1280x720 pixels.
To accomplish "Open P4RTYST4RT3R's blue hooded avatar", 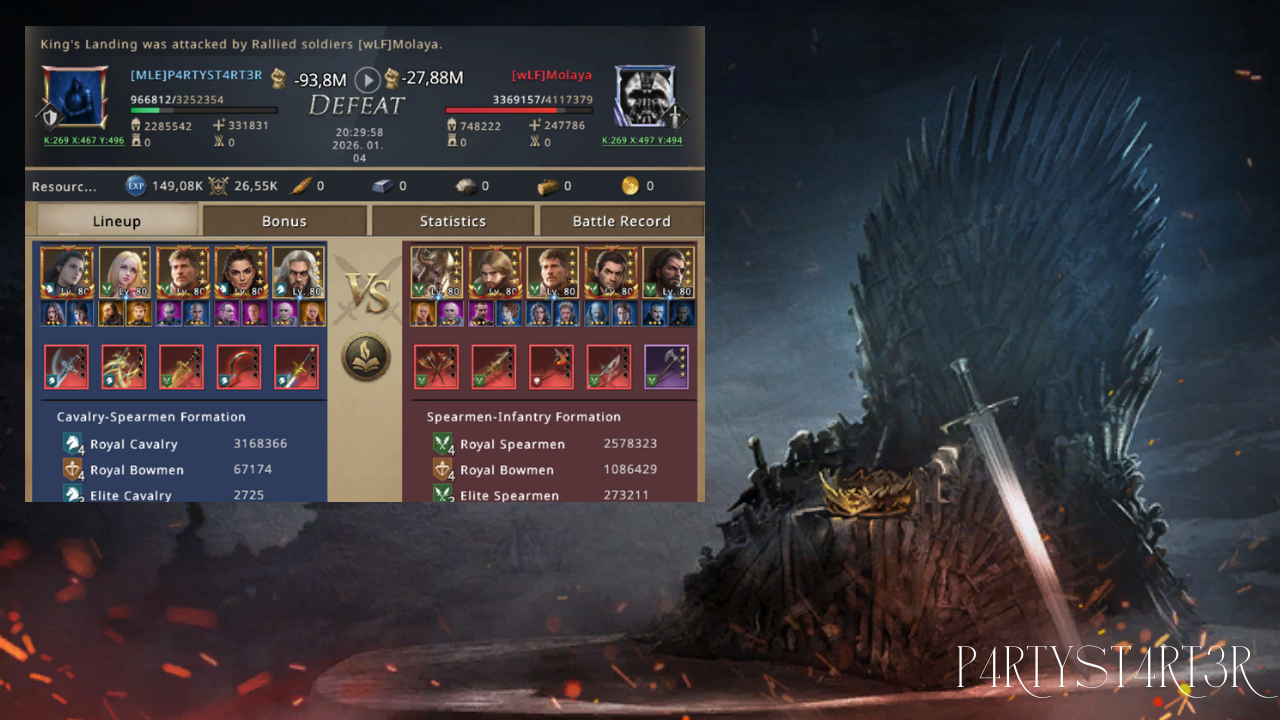I will pos(75,97).
